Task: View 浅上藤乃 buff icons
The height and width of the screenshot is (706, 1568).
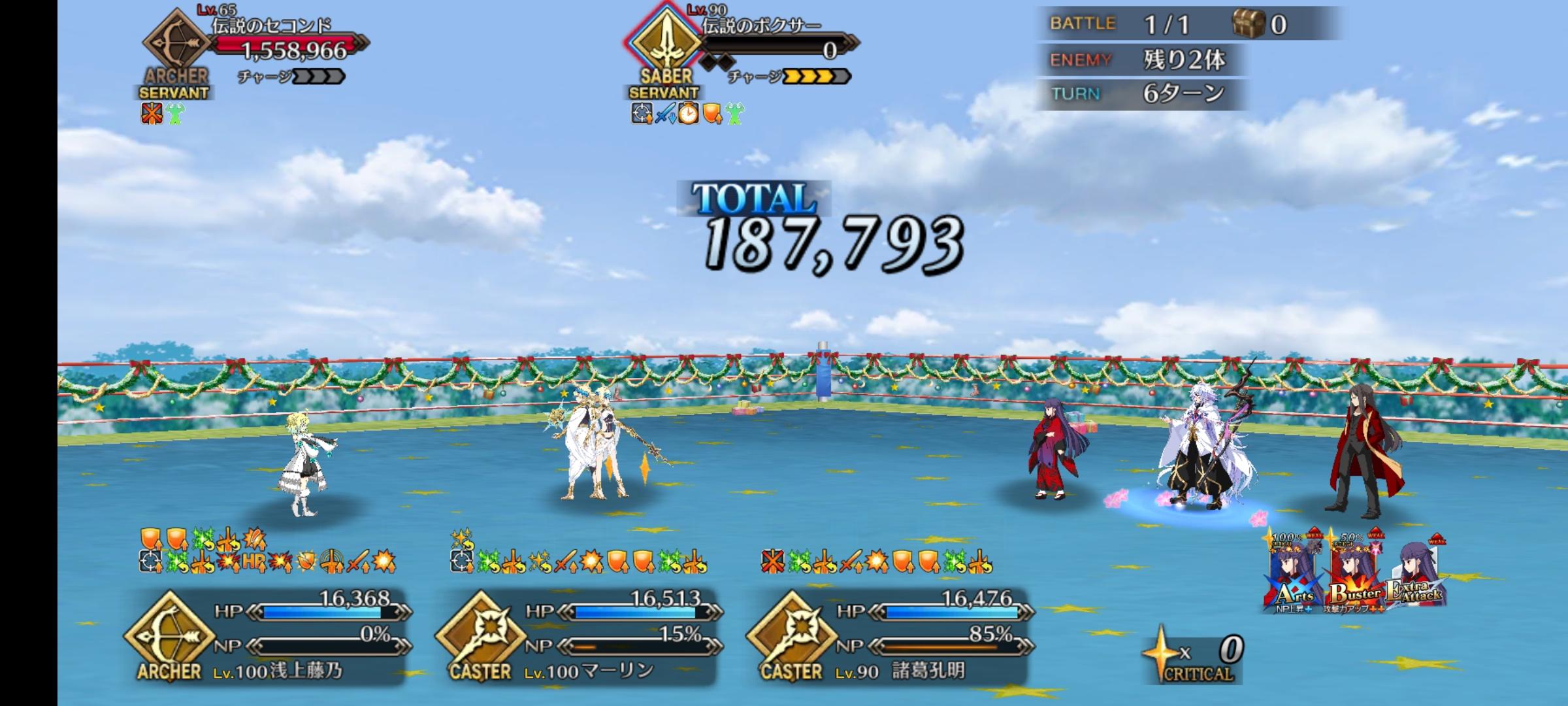Action: pyautogui.click(x=268, y=551)
